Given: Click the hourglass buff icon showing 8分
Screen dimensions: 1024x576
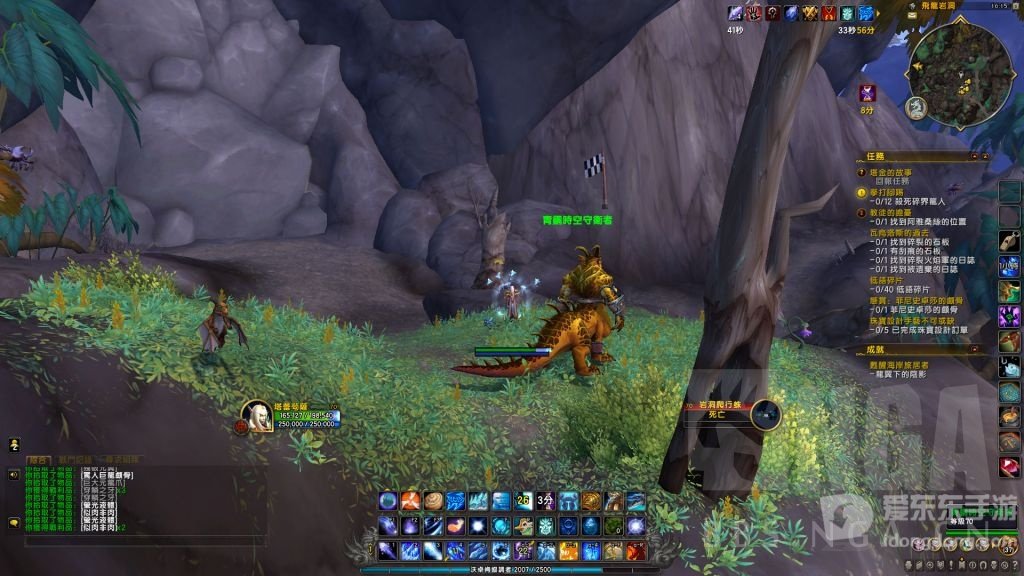Looking at the screenshot, I should point(868,93).
